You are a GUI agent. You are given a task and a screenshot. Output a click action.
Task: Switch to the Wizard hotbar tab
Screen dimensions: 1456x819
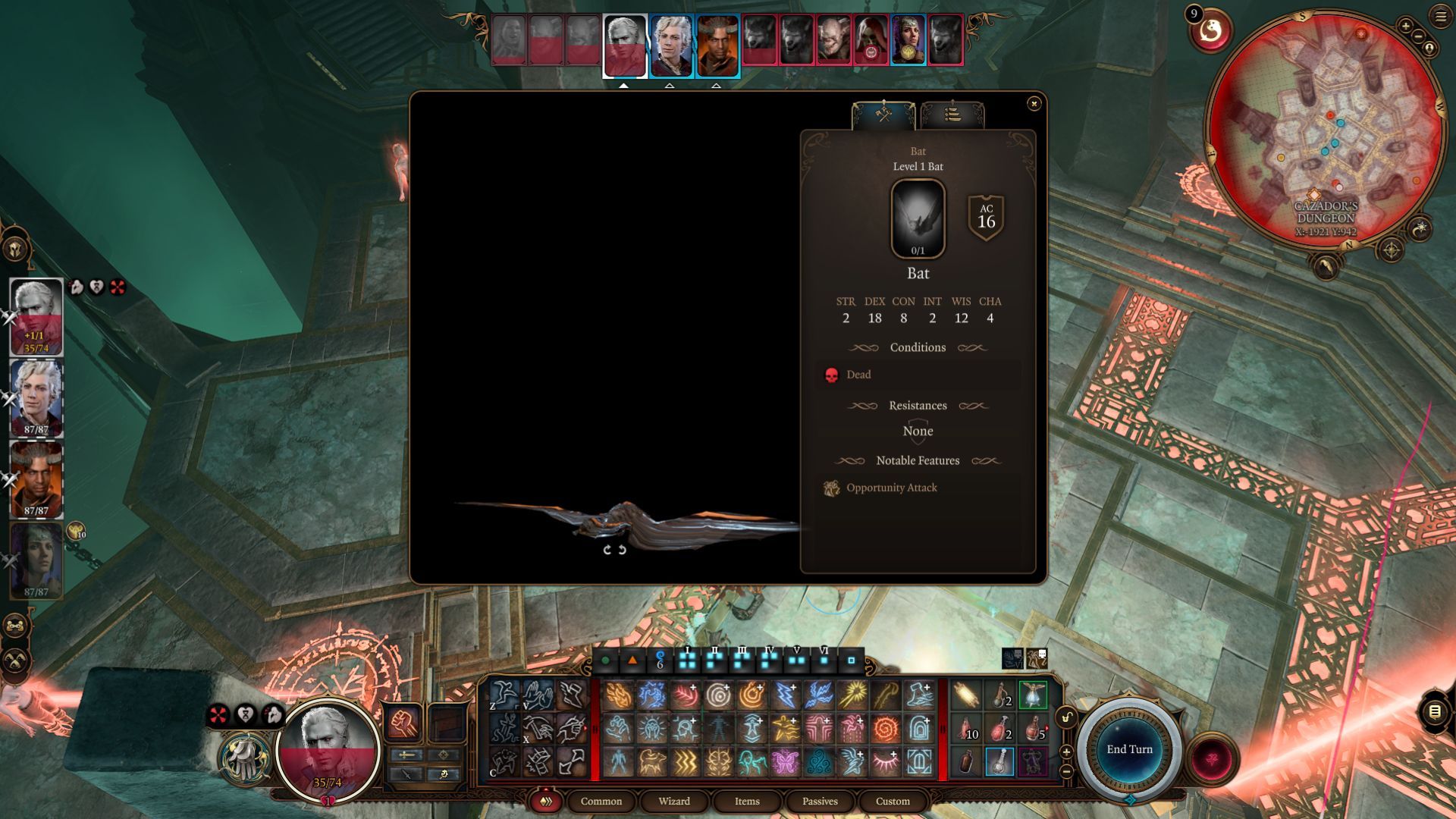click(x=673, y=801)
